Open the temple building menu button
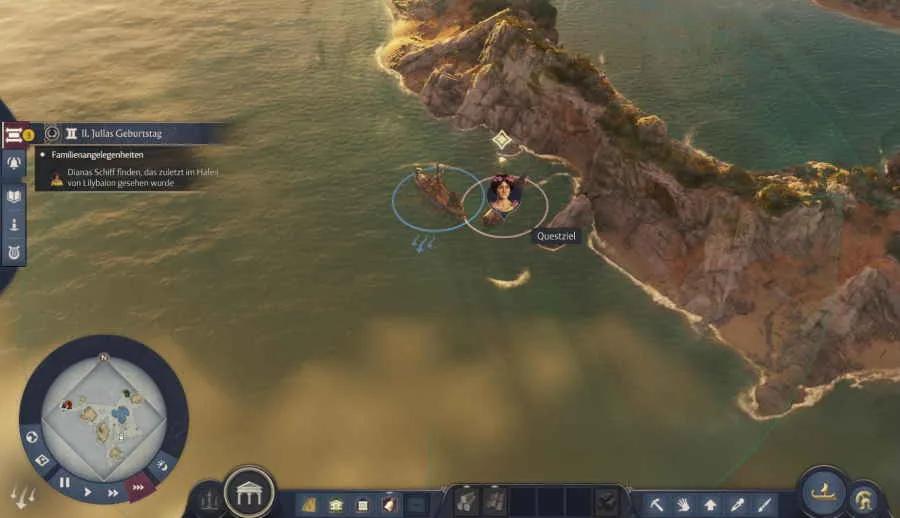Viewport: 900px width, 518px height. coord(249,492)
